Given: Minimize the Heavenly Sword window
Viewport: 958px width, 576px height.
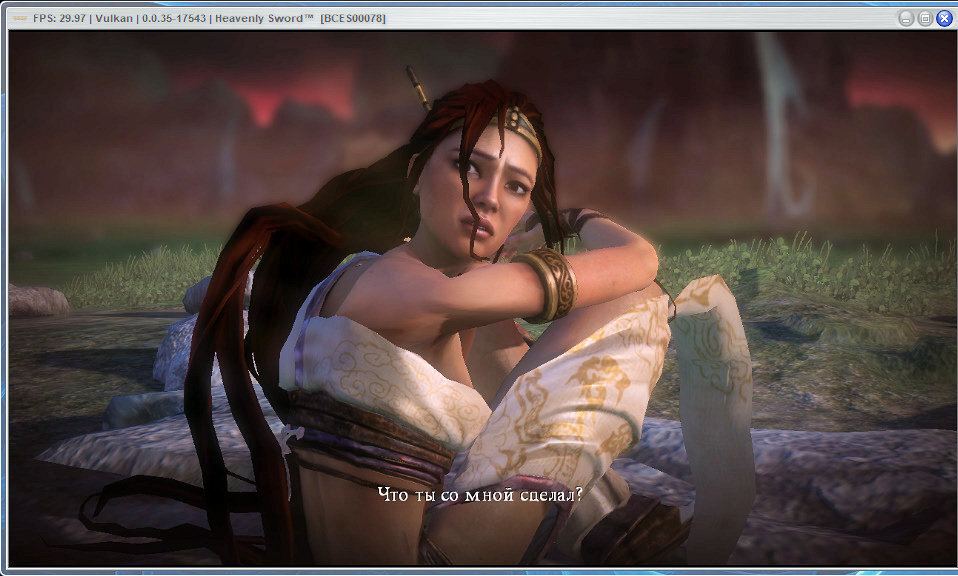Looking at the screenshot, I should [905, 18].
